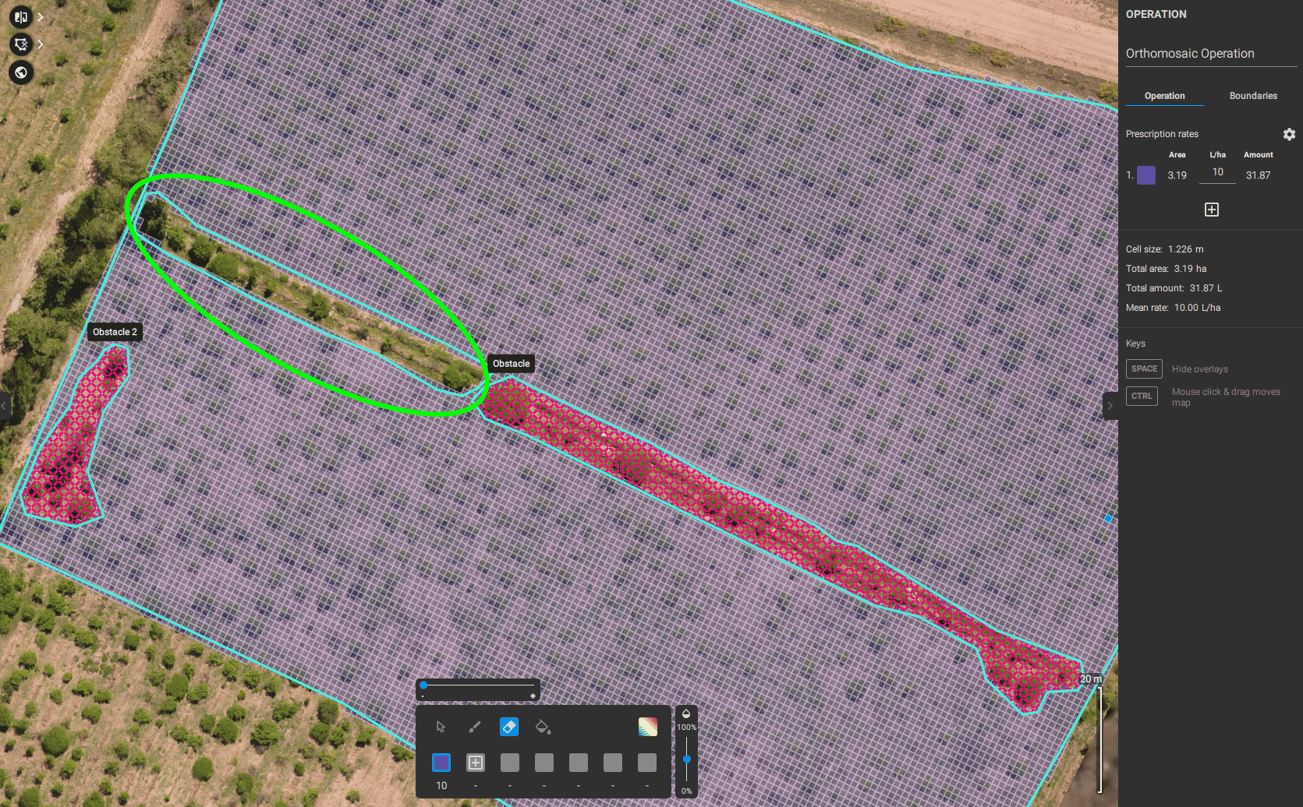Click the gradient colormap preview icon
The width and height of the screenshot is (1303, 807).
647,727
